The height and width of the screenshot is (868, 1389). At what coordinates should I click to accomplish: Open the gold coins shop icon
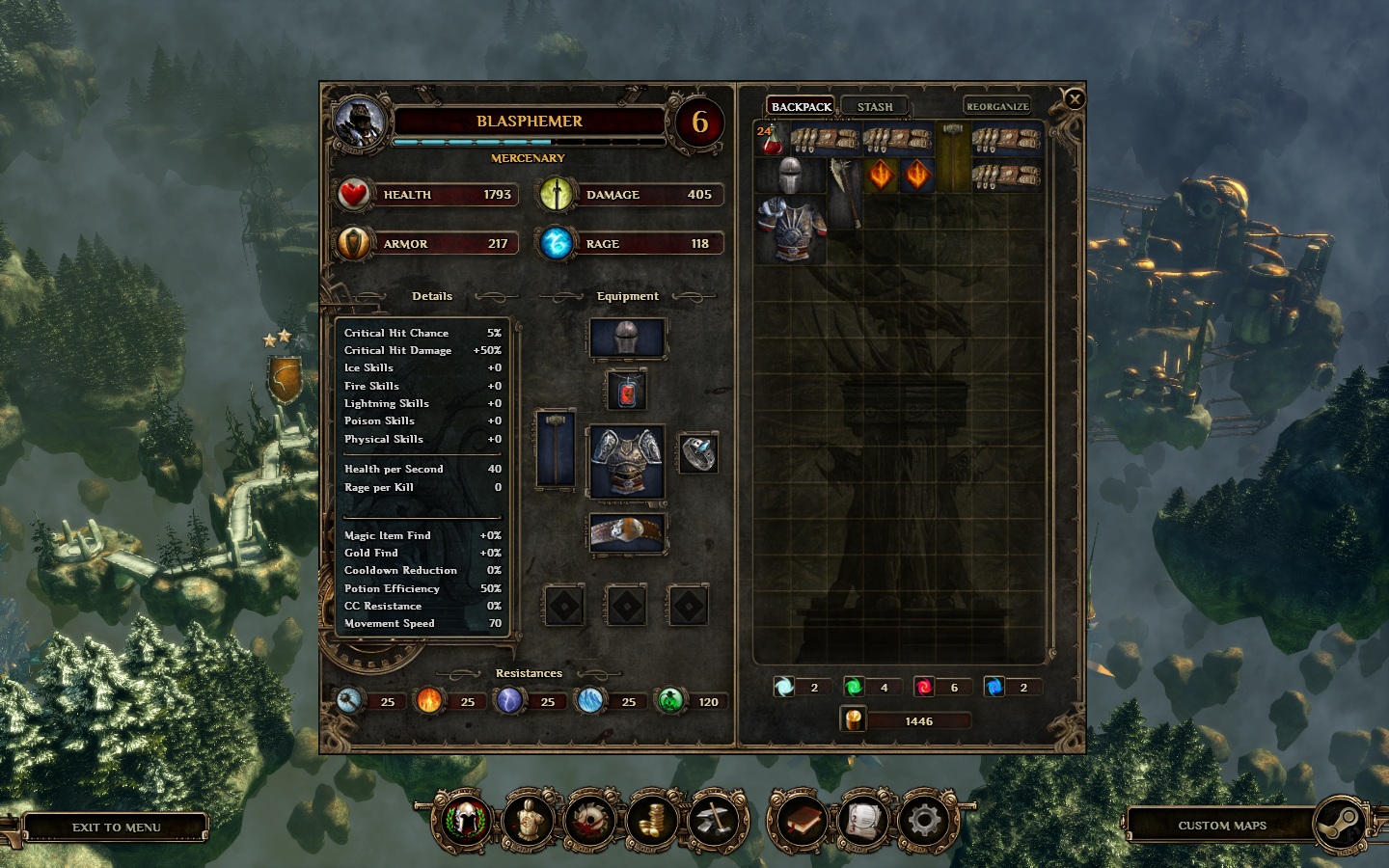point(652,822)
